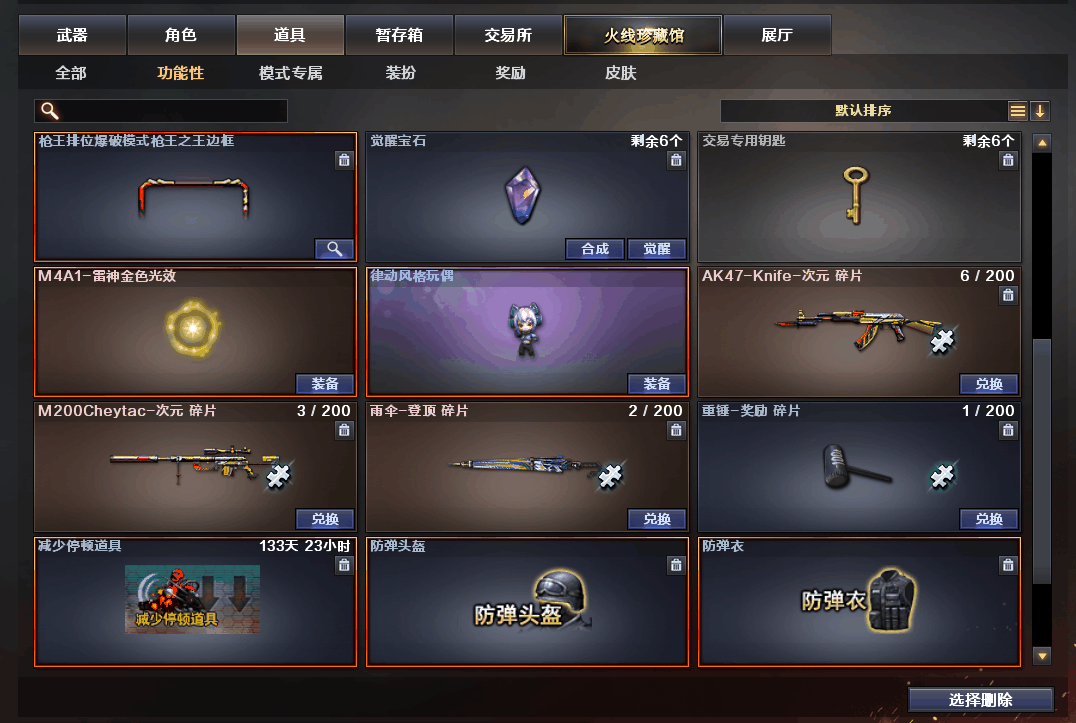Click the item search input box
The height and width of the screenshot is (723, 1076).
pyautogui.click(x=170, y=111)
